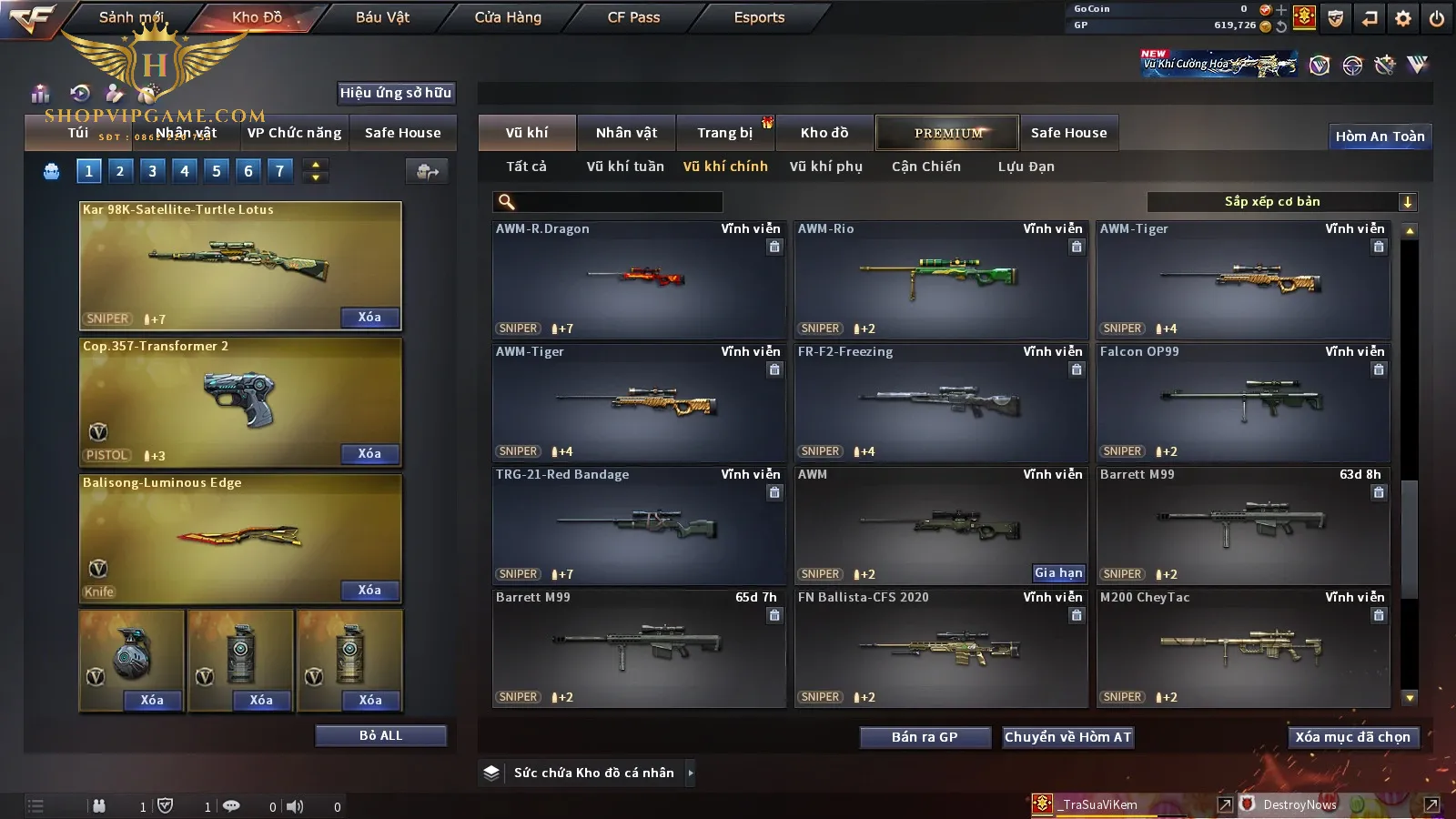Remove the Kar 98K with its Xóa button
The height and width of the screenshot is (819, 1456).
(x=369, y=318)
